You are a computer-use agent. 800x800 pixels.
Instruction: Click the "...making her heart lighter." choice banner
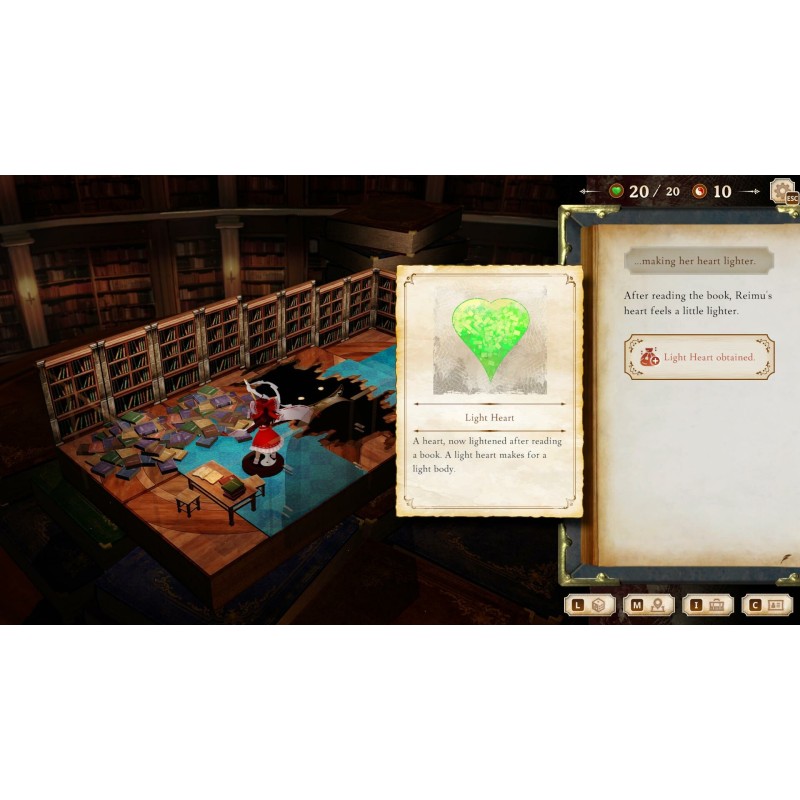pyautogui.click(x=699, y=261)
